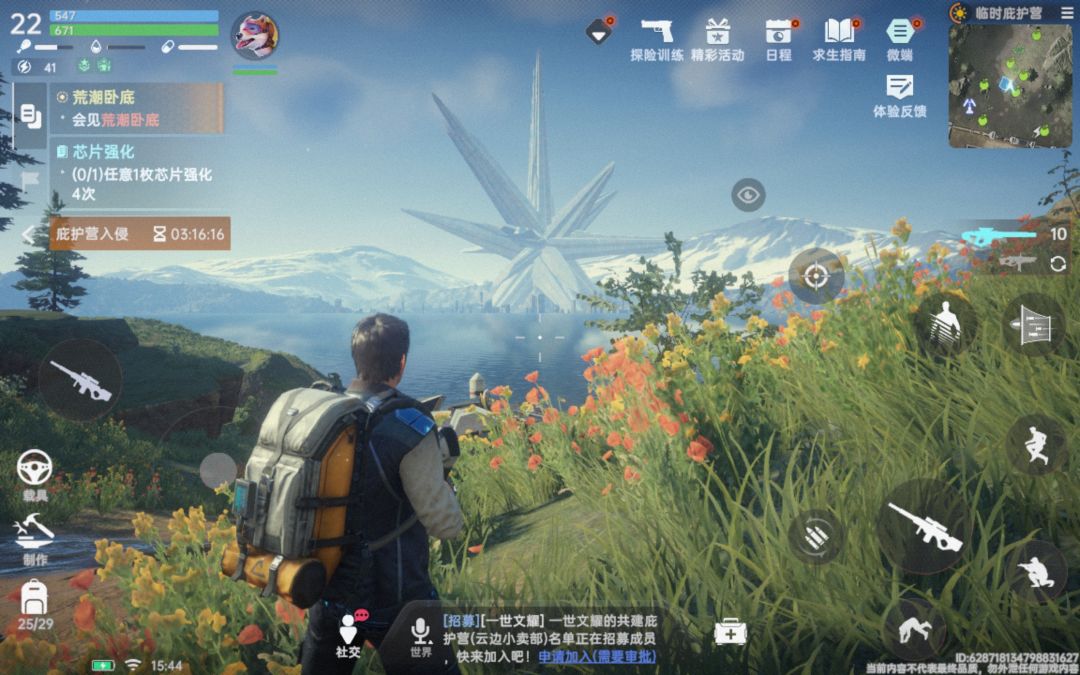1080x675 pixels.
Task: Tap the crosshair aim-down-sights button
Action: [x=816, y=276]
